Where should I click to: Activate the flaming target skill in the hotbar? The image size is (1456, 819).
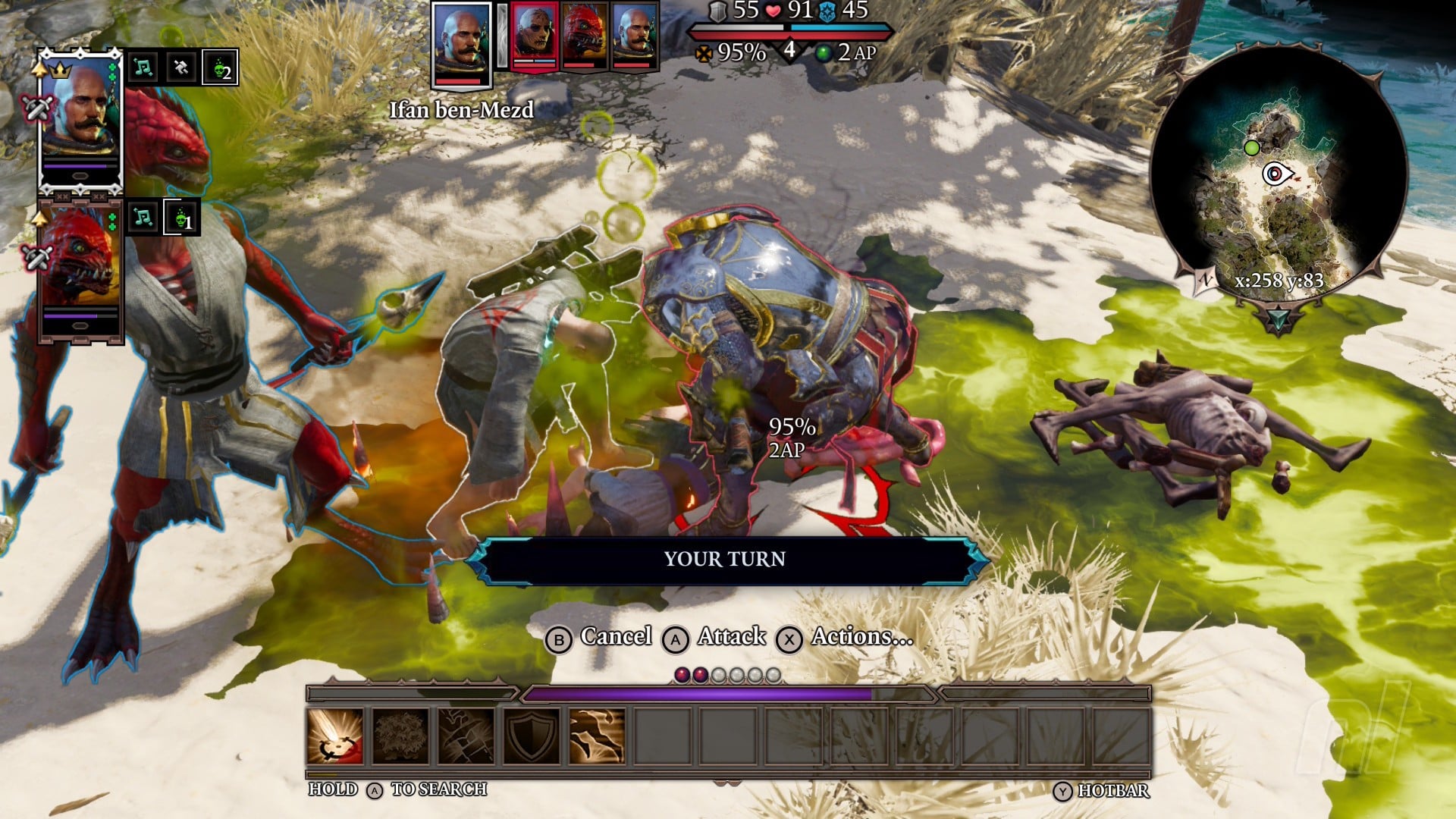click(335, 736)
